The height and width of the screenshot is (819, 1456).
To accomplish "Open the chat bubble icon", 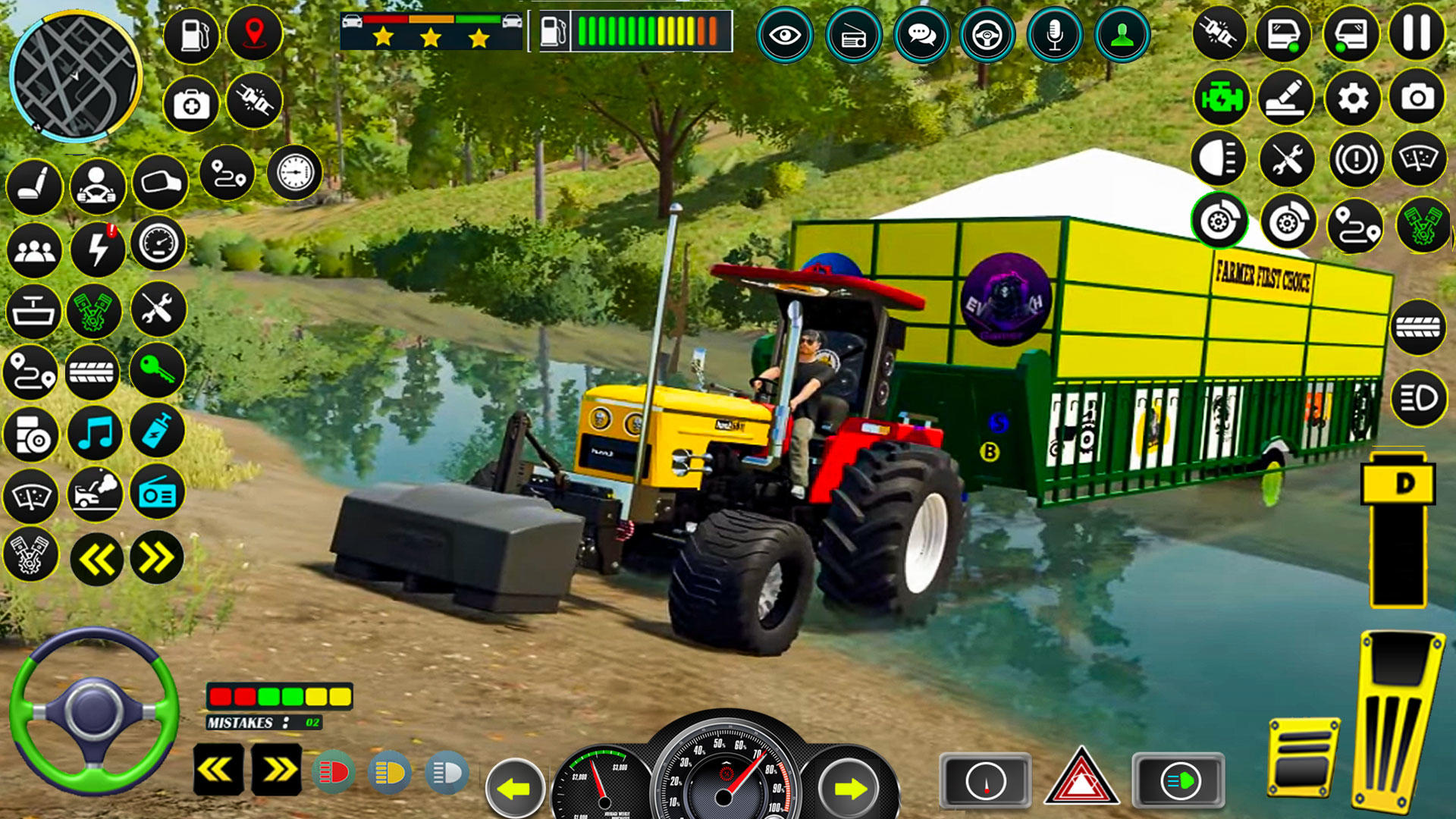I will pos(921,33).
